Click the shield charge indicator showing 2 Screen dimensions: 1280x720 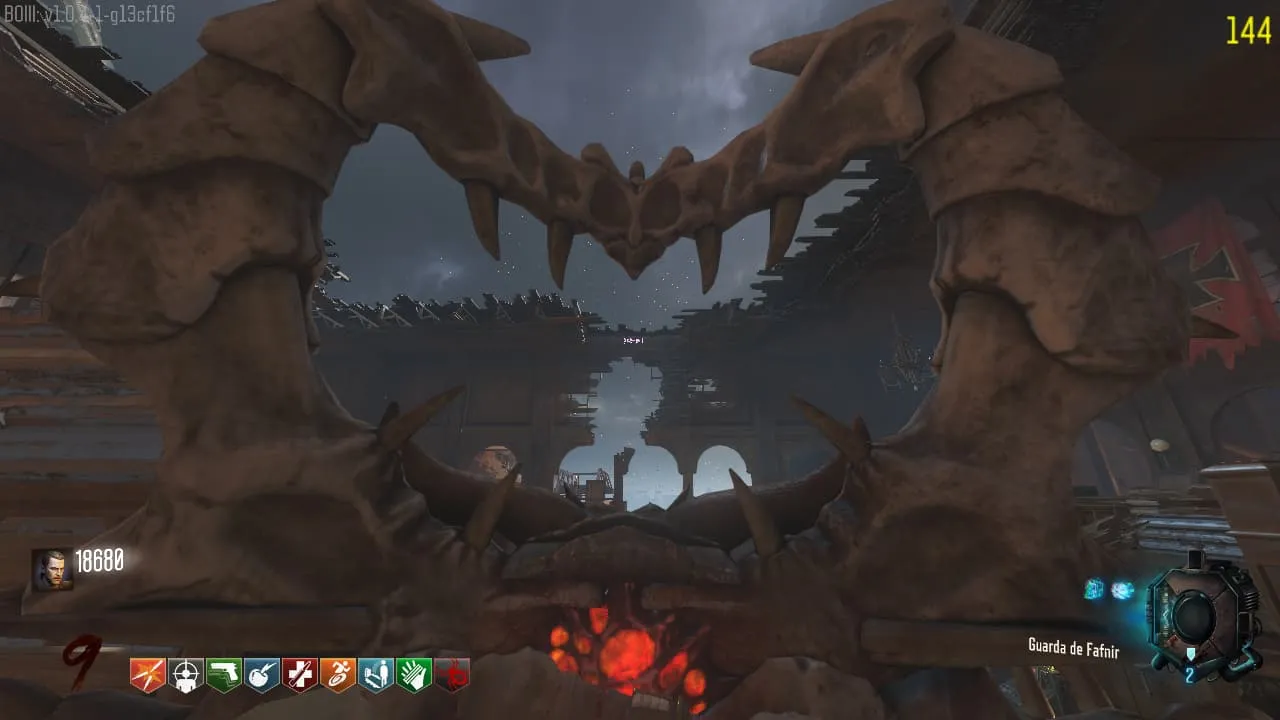click(1189, 676)
